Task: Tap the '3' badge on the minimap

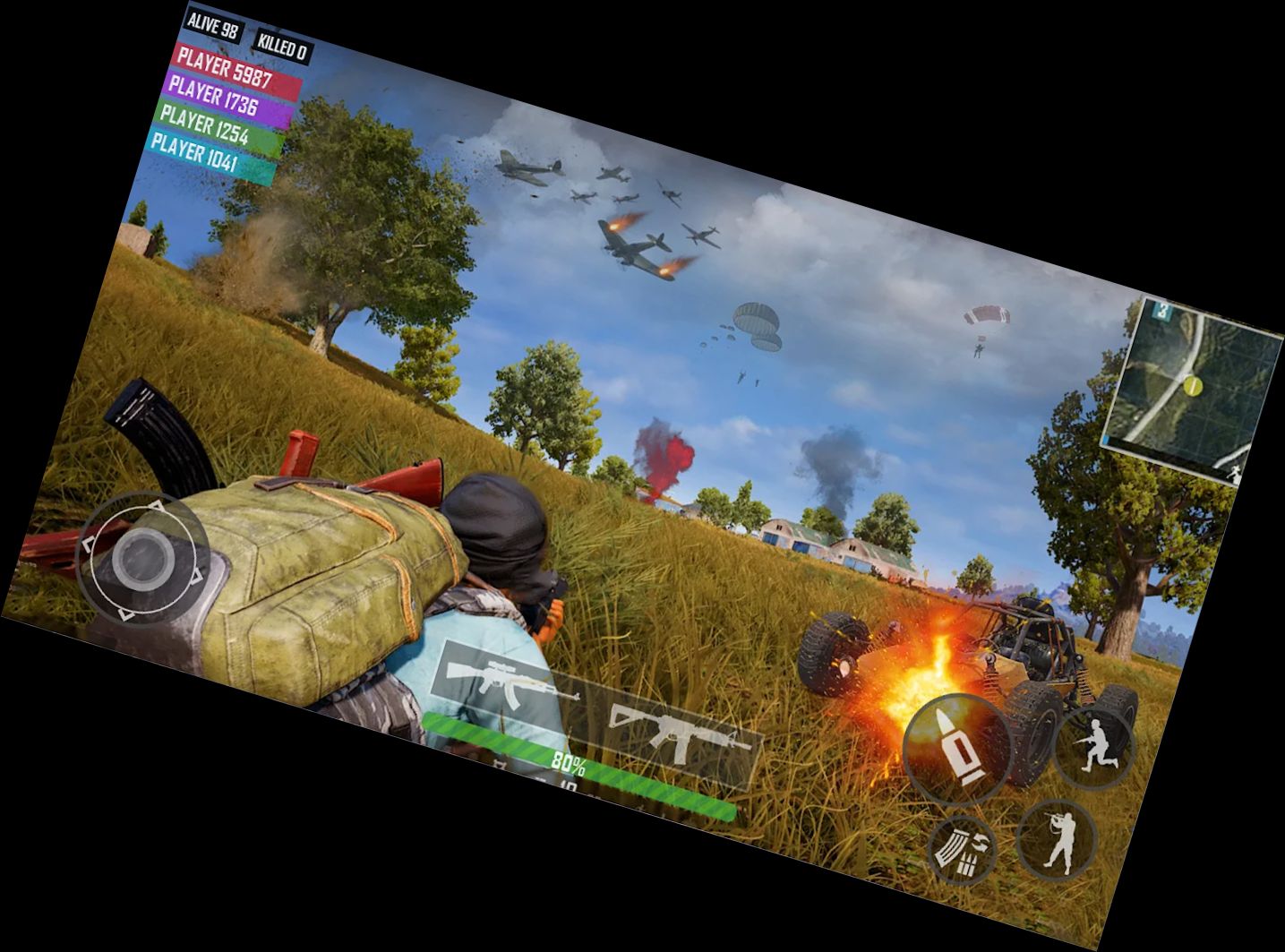Action: pyautogui.click(x=1161, y=309)
